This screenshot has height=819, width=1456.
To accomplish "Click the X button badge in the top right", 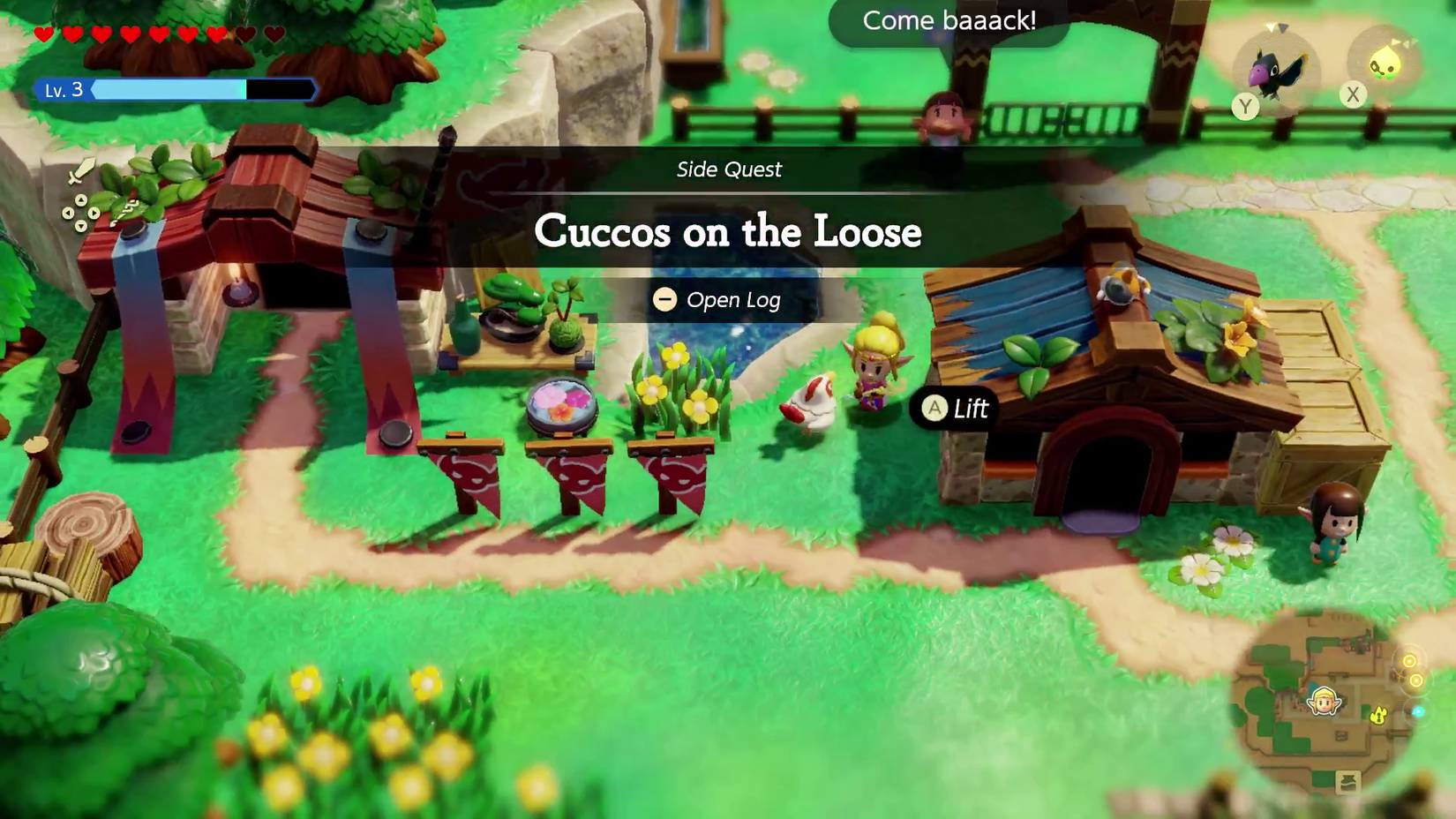I will pyautogui.click(x=1353, y=95).
